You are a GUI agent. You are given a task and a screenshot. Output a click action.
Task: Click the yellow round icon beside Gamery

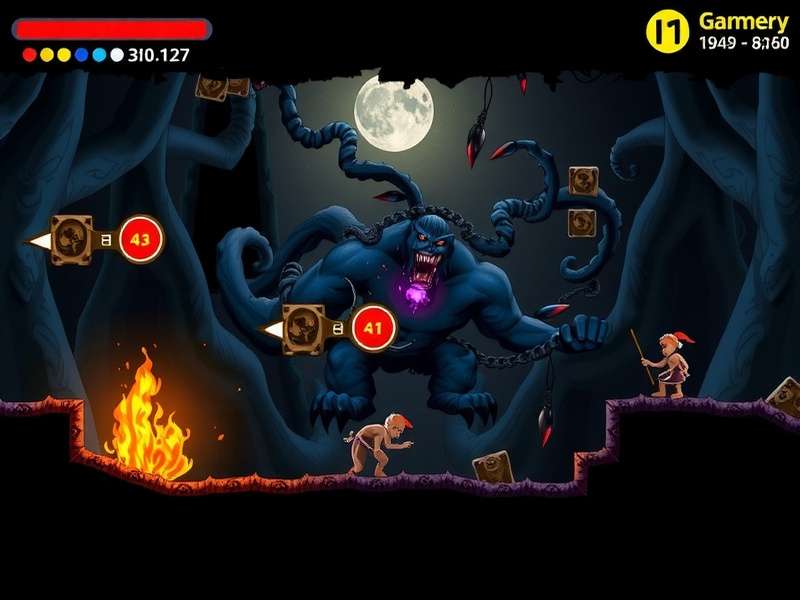click(x=668, y=31)
